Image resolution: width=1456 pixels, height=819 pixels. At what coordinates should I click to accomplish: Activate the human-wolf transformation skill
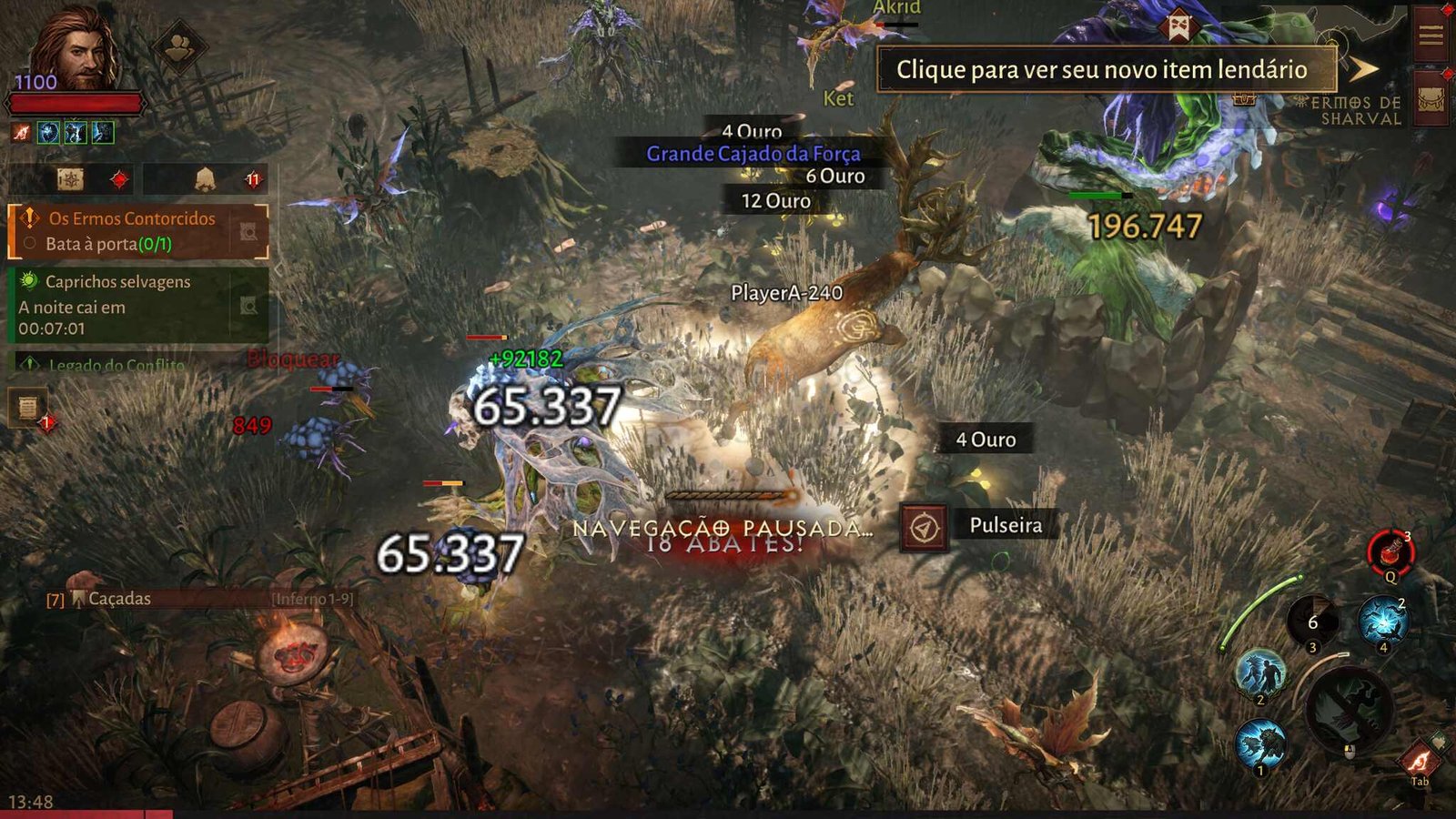click(1260, 673)
